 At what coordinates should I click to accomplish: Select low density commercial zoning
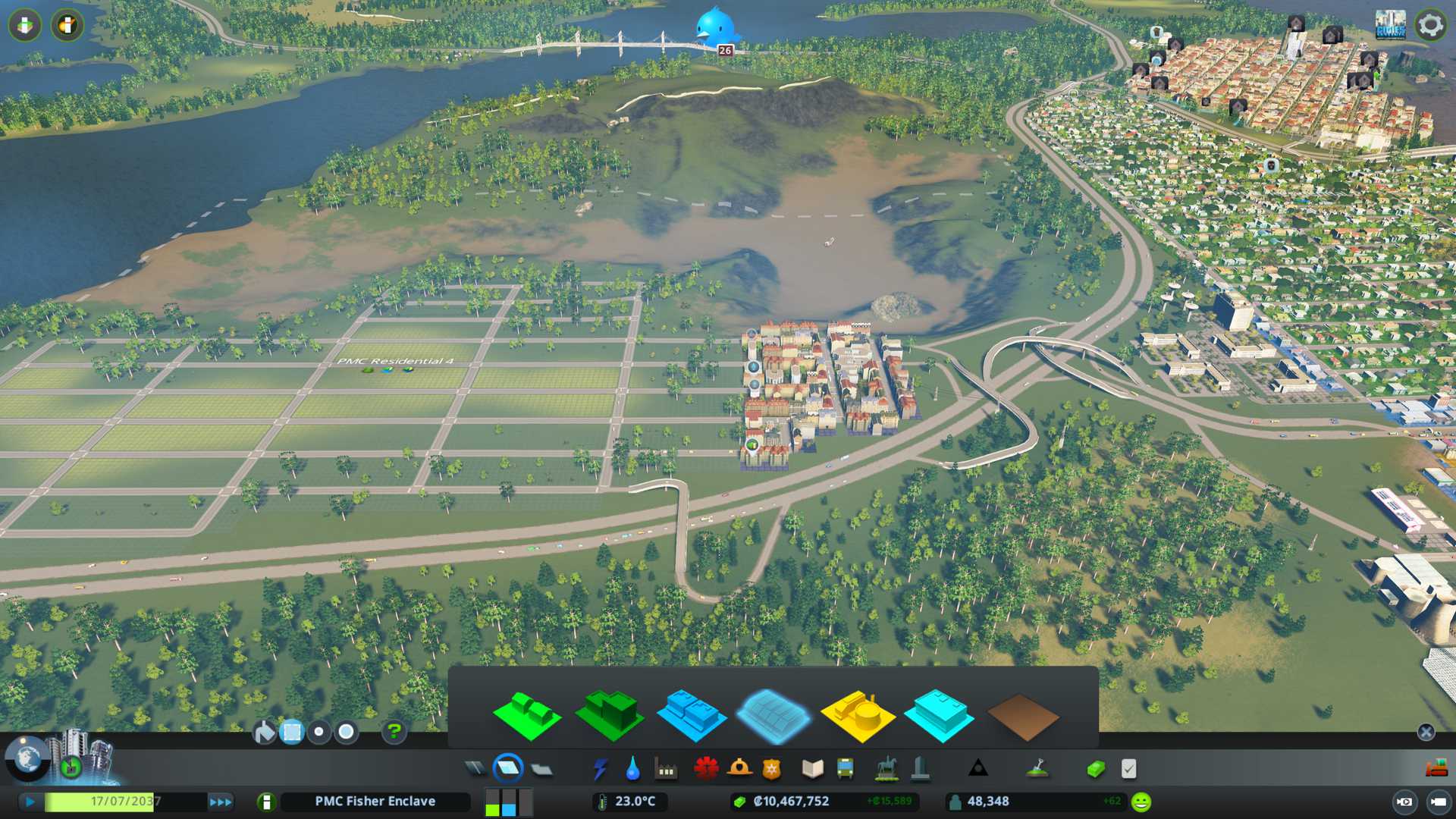click(691, 716)
